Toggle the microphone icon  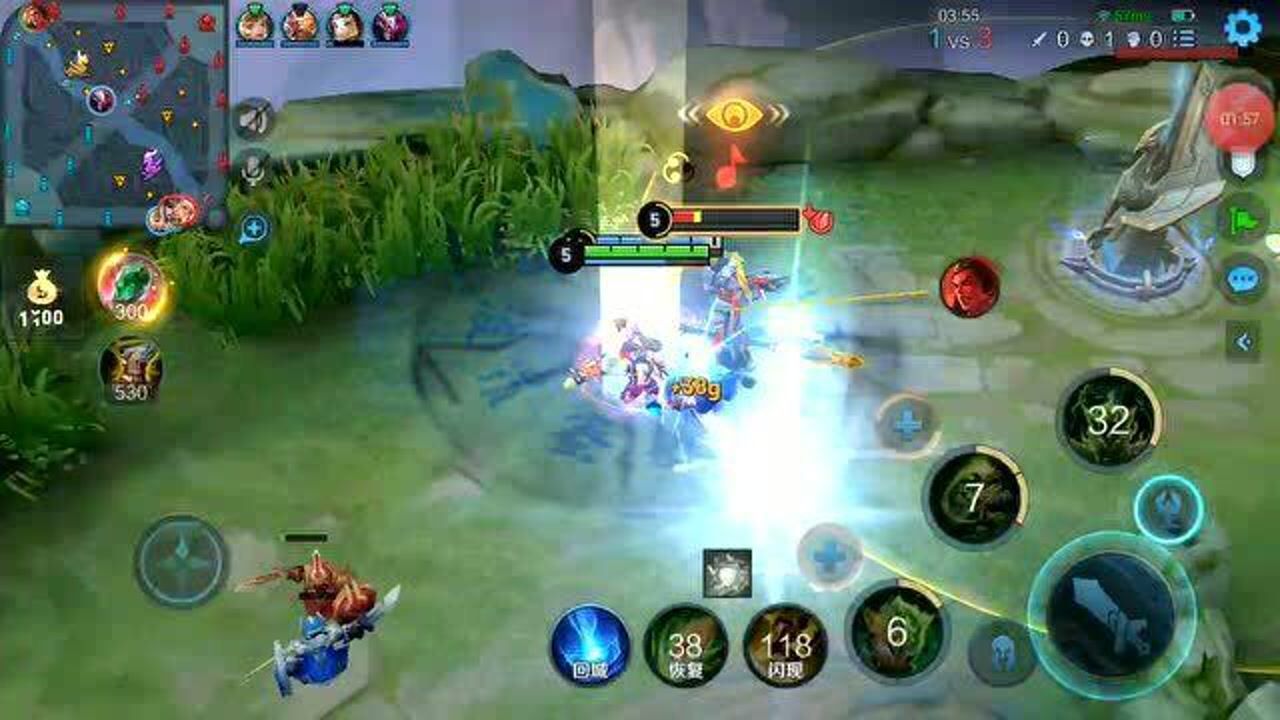pyautogui.click(x=254, y=171)
